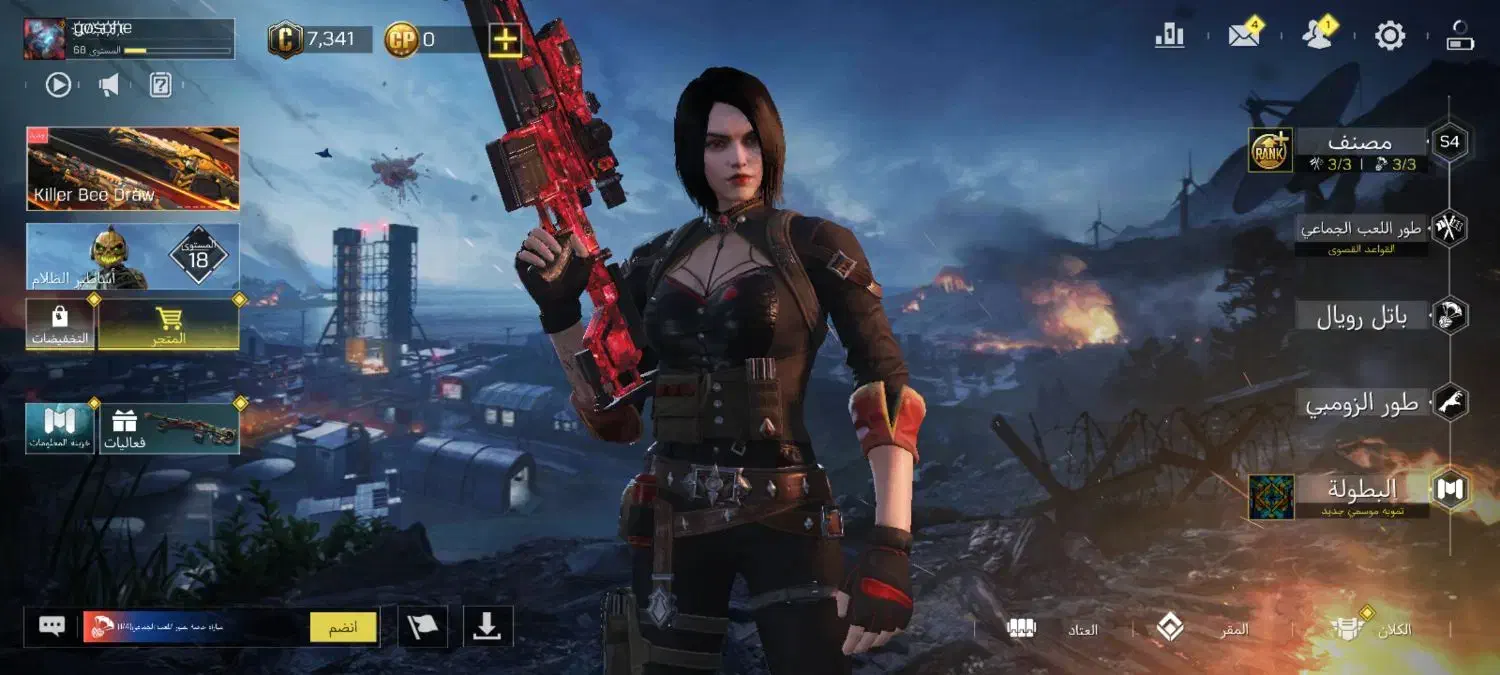Open the clan tab

tap(1370, 629)
